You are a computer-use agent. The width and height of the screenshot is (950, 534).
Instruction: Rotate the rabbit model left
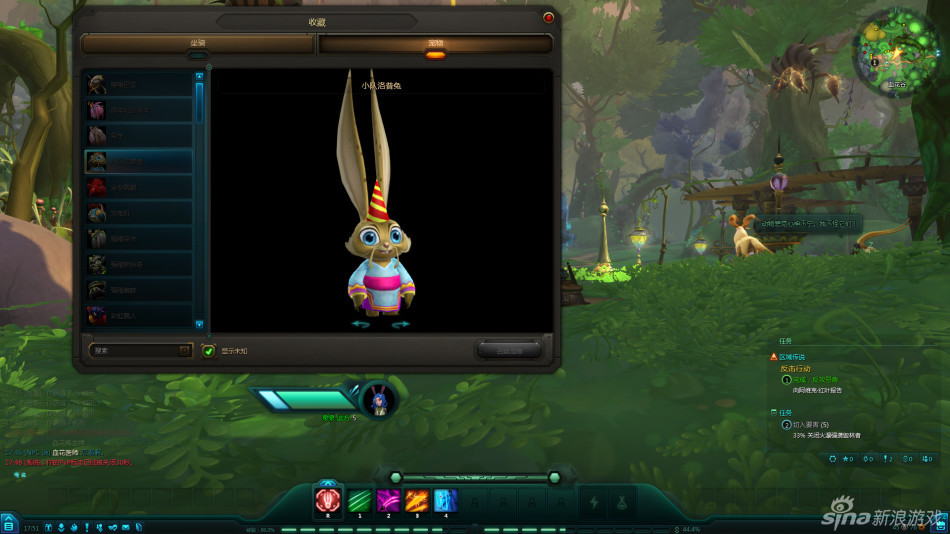click(x=360, y=324)
